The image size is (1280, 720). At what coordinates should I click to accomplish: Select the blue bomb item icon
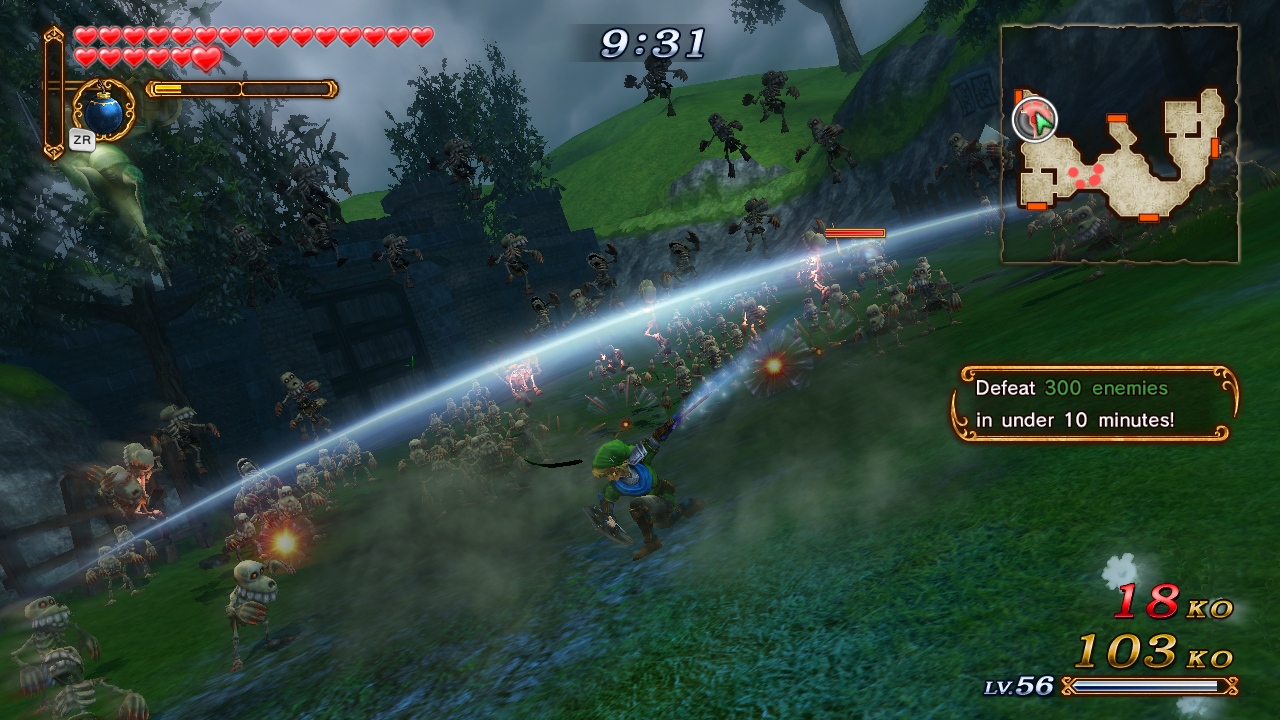(103, 112)
